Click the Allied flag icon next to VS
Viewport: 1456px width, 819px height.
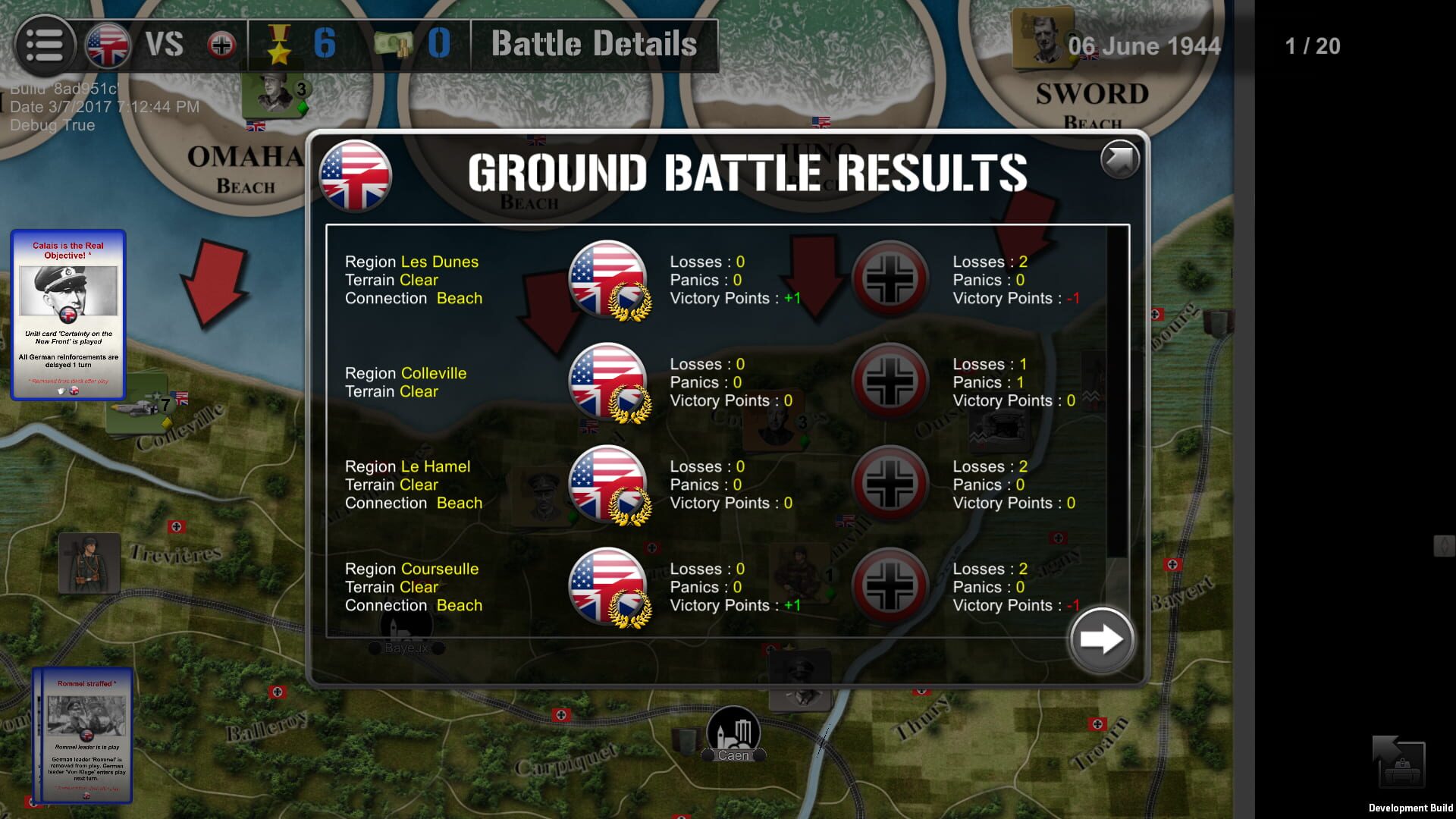pos(107,44)
